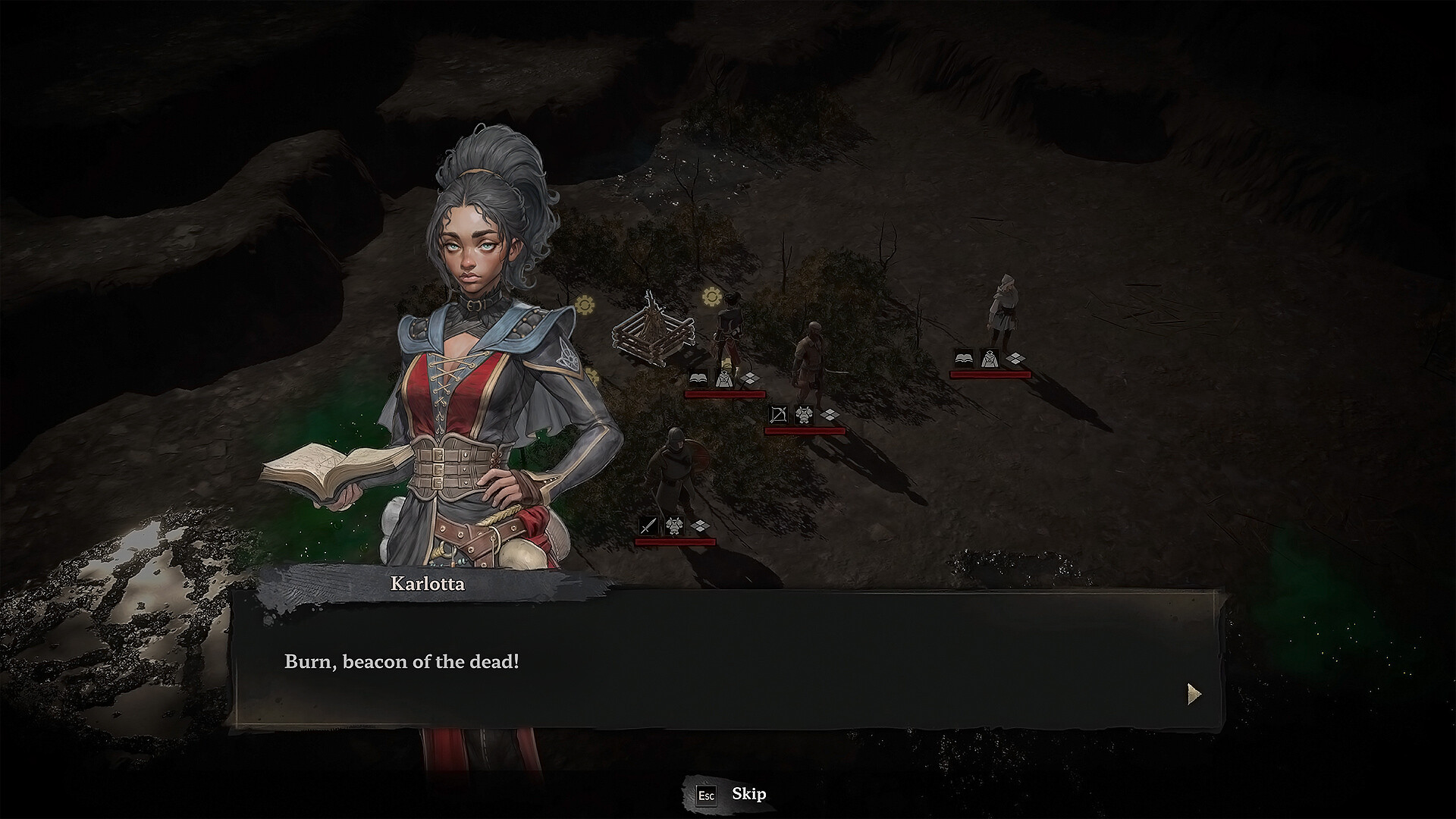The width and height of the screenshot is (1456, 819).
Task: Click the Karlotta nameplate tab
Action: (x=428, y=585)
